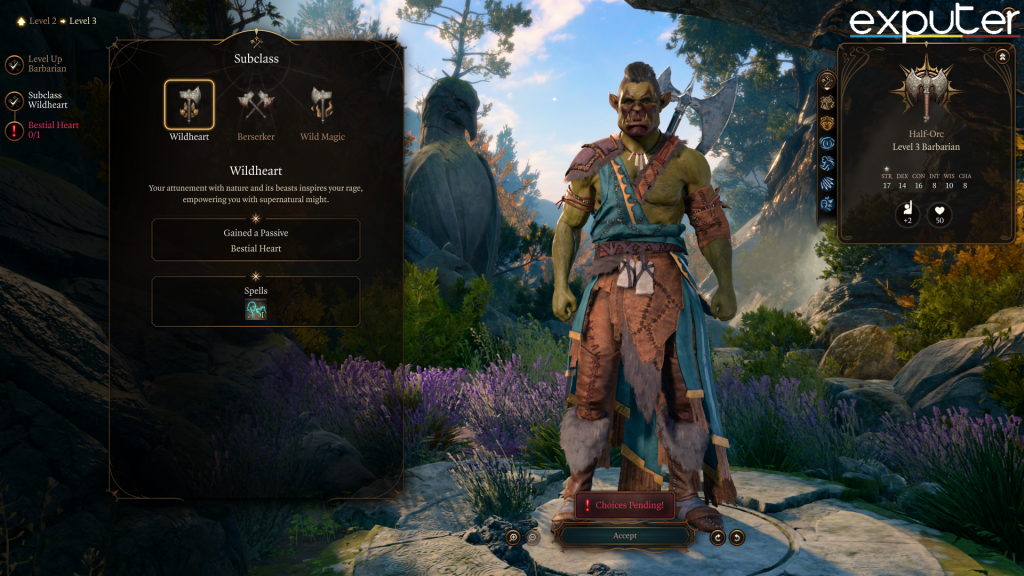Inspect the teal beast spell icon
1024x576 pixels.
tap(256, 310)
